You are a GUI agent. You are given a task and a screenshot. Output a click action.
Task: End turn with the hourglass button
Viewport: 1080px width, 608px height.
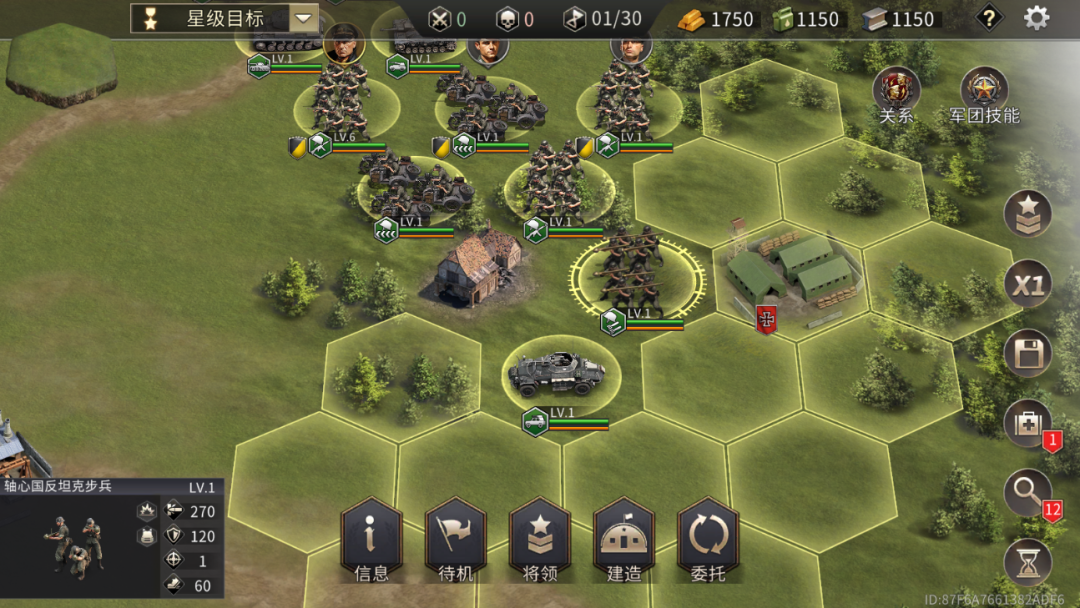1028,563
